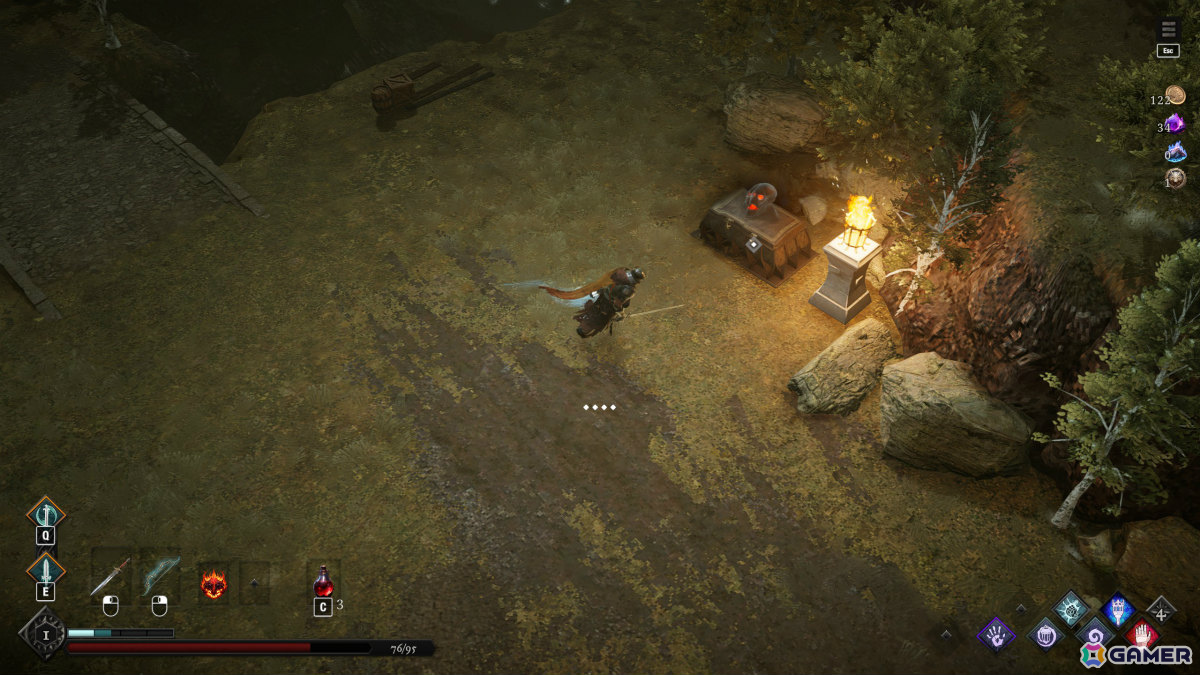
Task: Click the blue flaming ore icon
Action: pos(1176,152)
